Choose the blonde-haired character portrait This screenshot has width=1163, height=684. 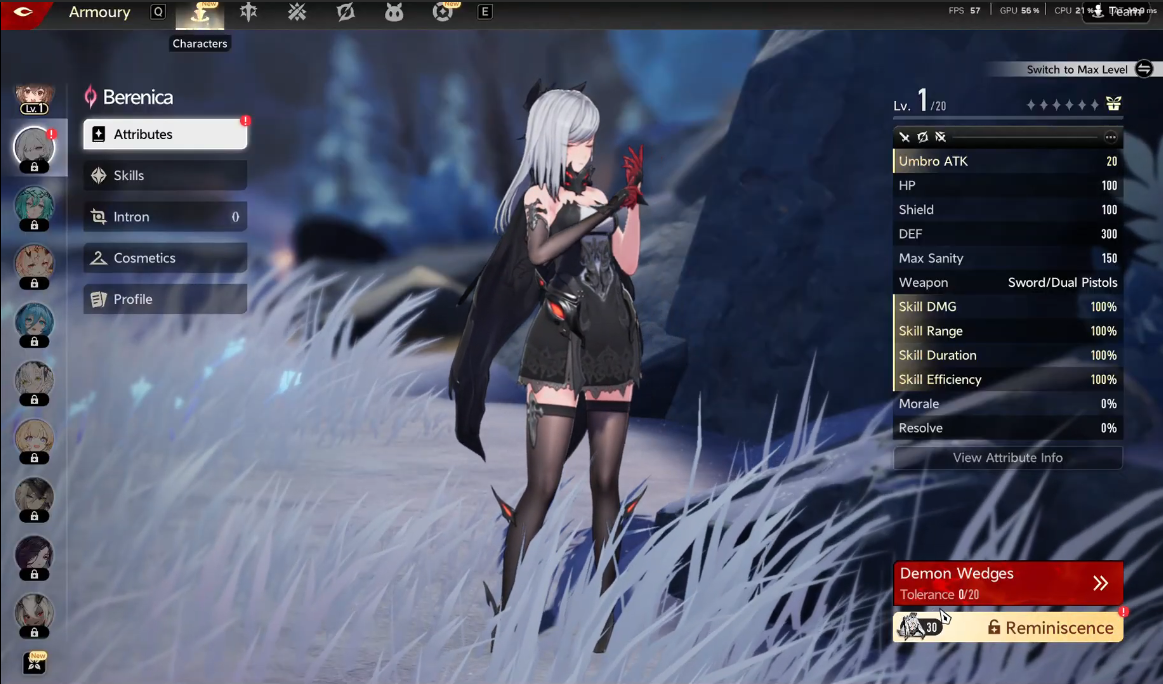click(34, 438)
